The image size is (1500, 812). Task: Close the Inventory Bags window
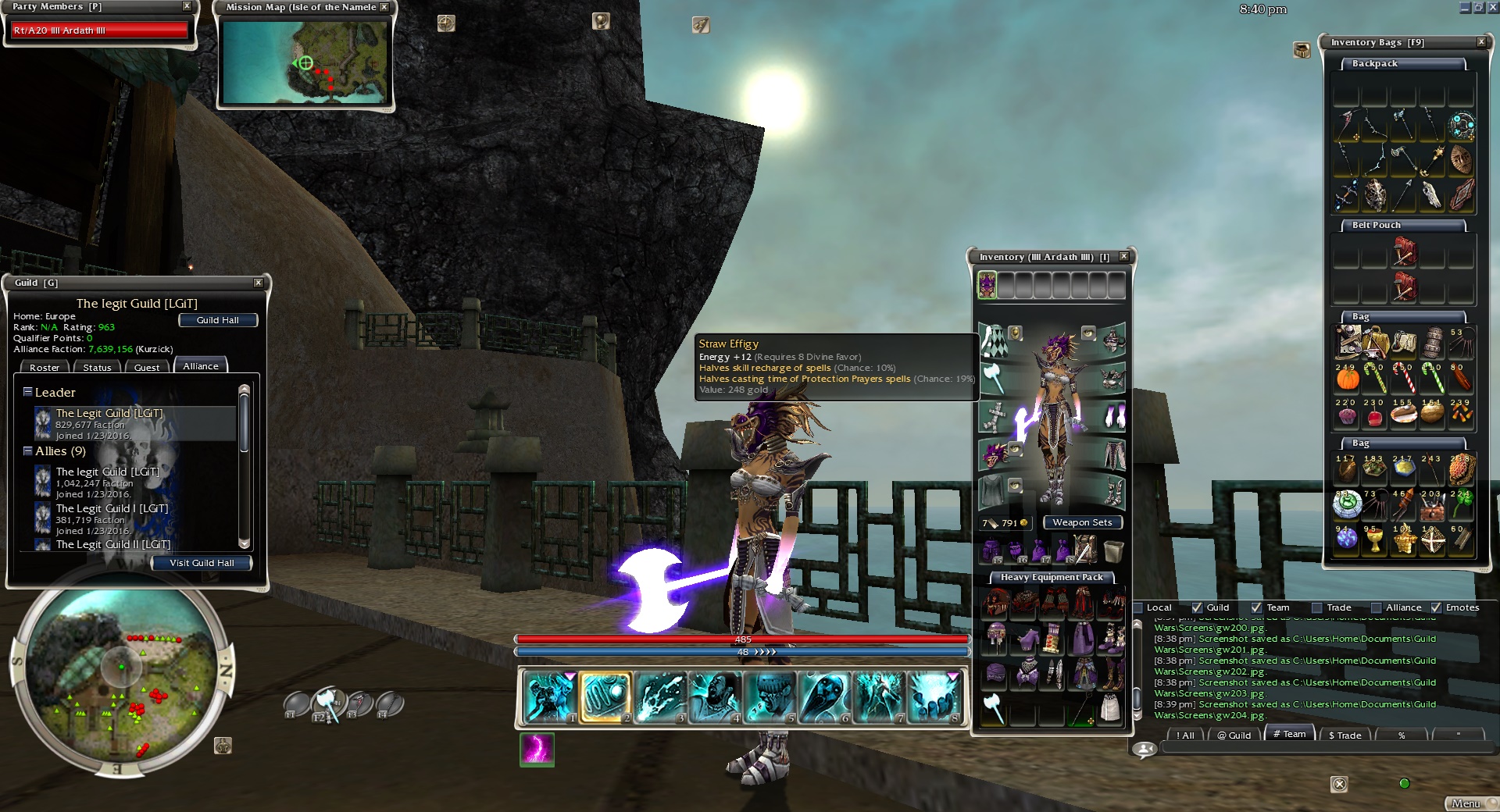[x=1481, y=42]
